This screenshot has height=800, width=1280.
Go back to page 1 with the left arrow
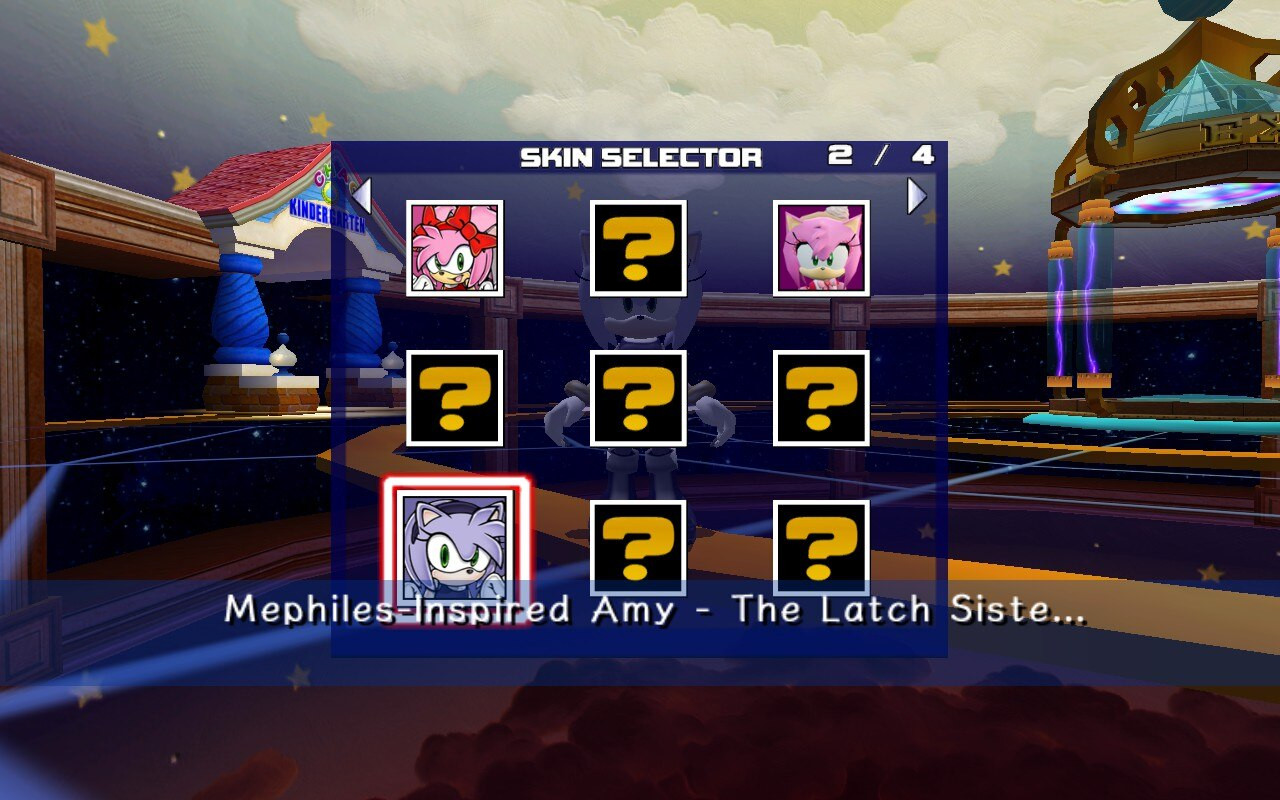[363, 197]
